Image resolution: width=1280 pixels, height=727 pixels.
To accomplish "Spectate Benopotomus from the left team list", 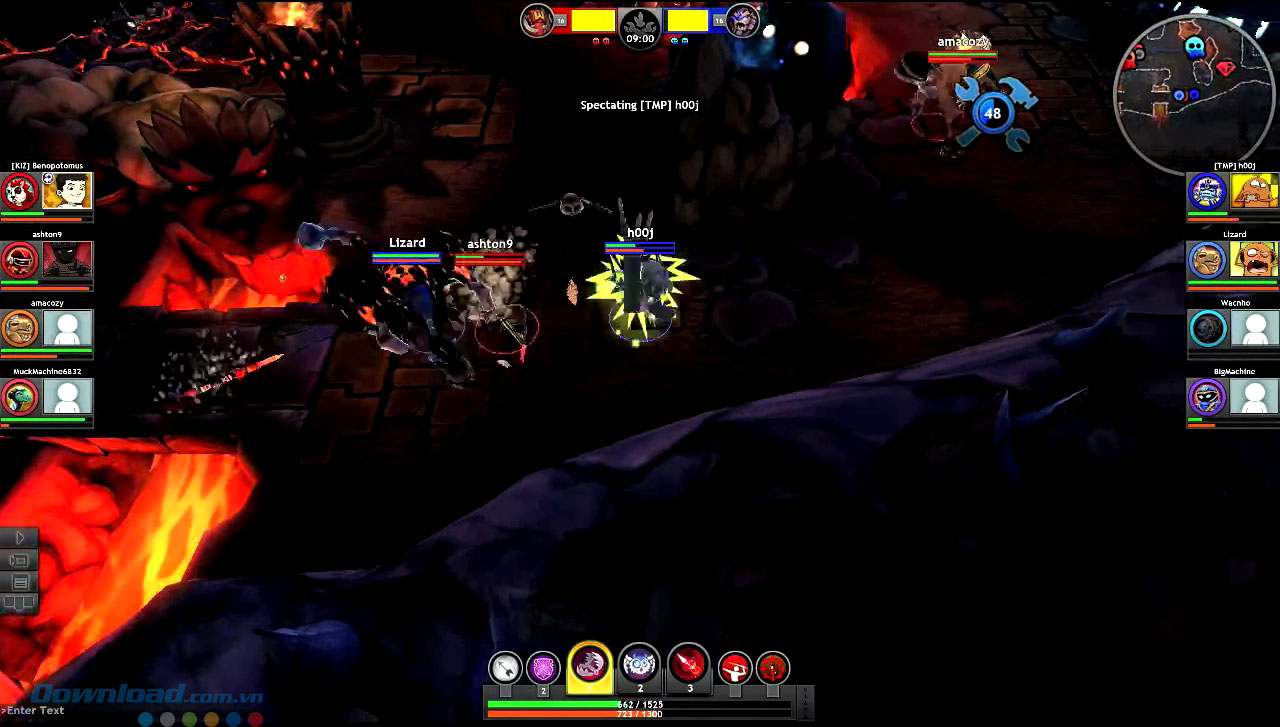I will (47, 190).
